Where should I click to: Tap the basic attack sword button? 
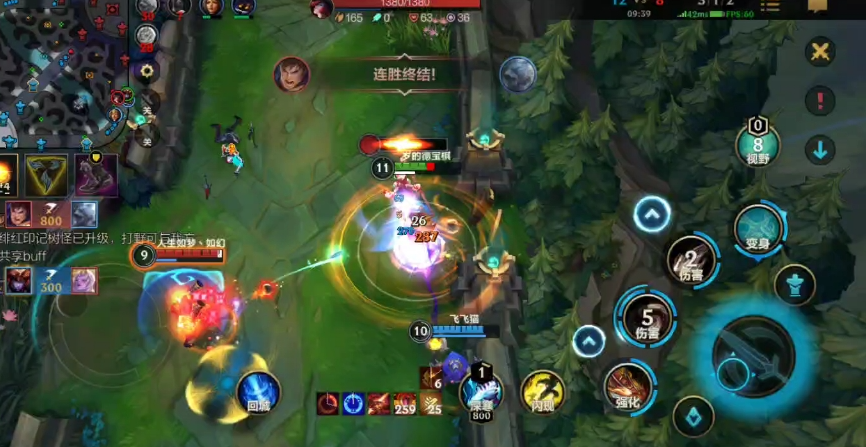tap(754, 357)
